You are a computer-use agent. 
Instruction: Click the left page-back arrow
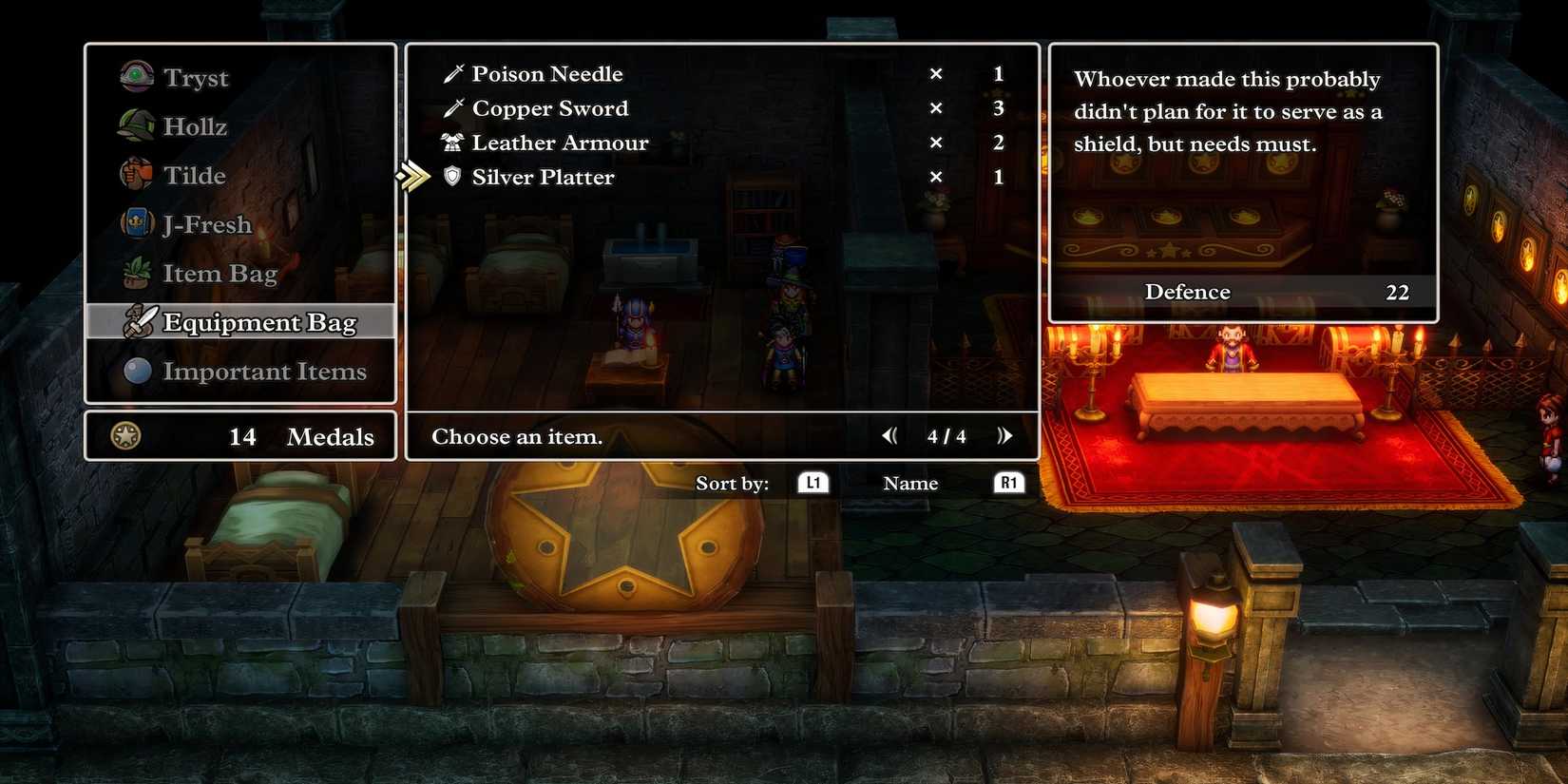890,435
